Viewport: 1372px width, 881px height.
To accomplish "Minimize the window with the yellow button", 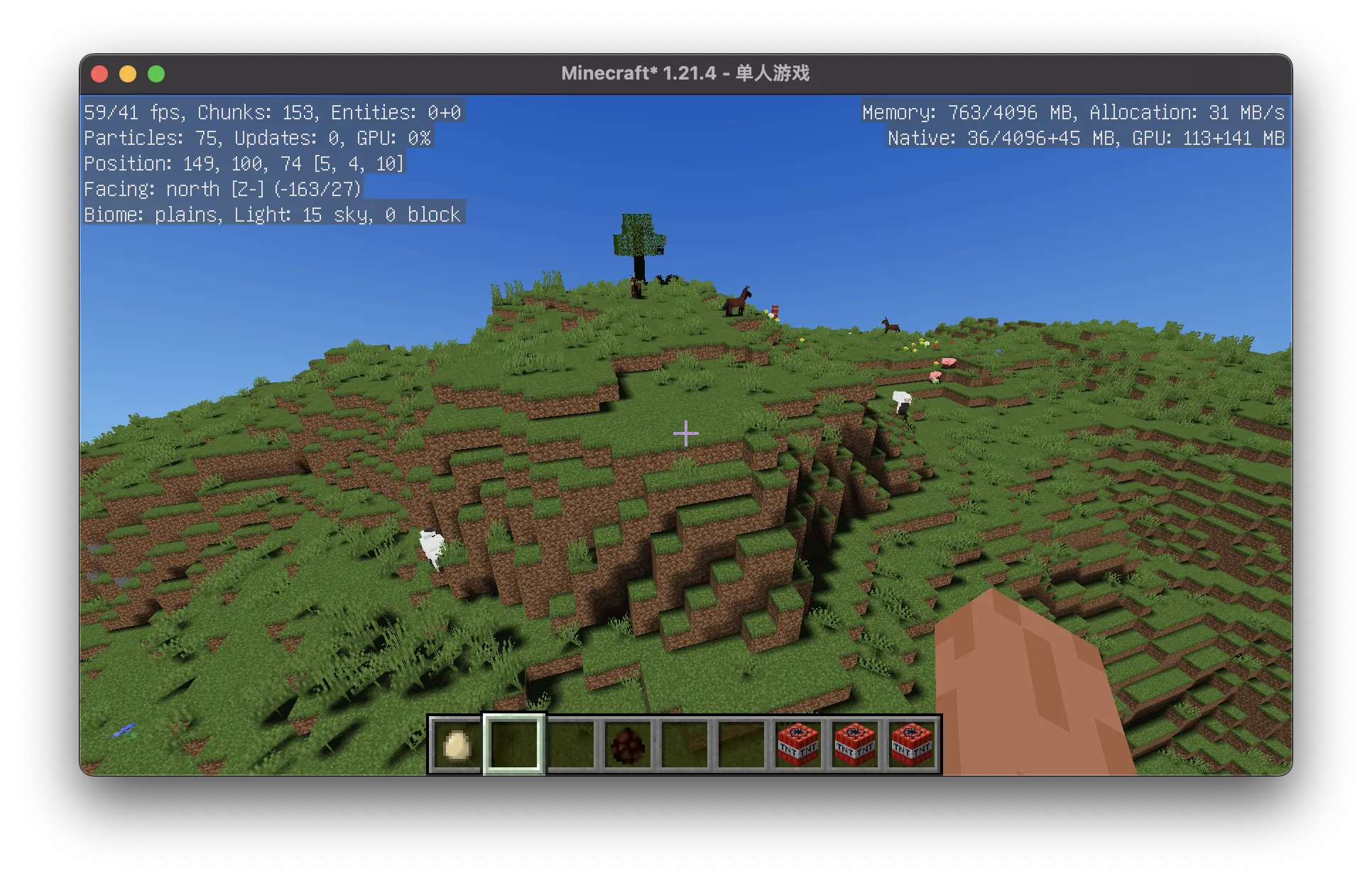I will (x=128, y=74).
